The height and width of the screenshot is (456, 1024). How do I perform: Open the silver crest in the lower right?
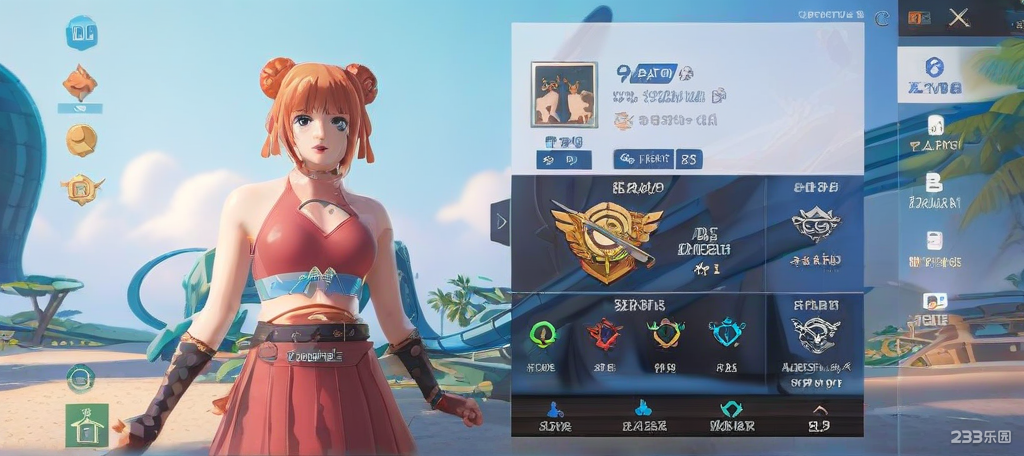click(x=815, y=333)
